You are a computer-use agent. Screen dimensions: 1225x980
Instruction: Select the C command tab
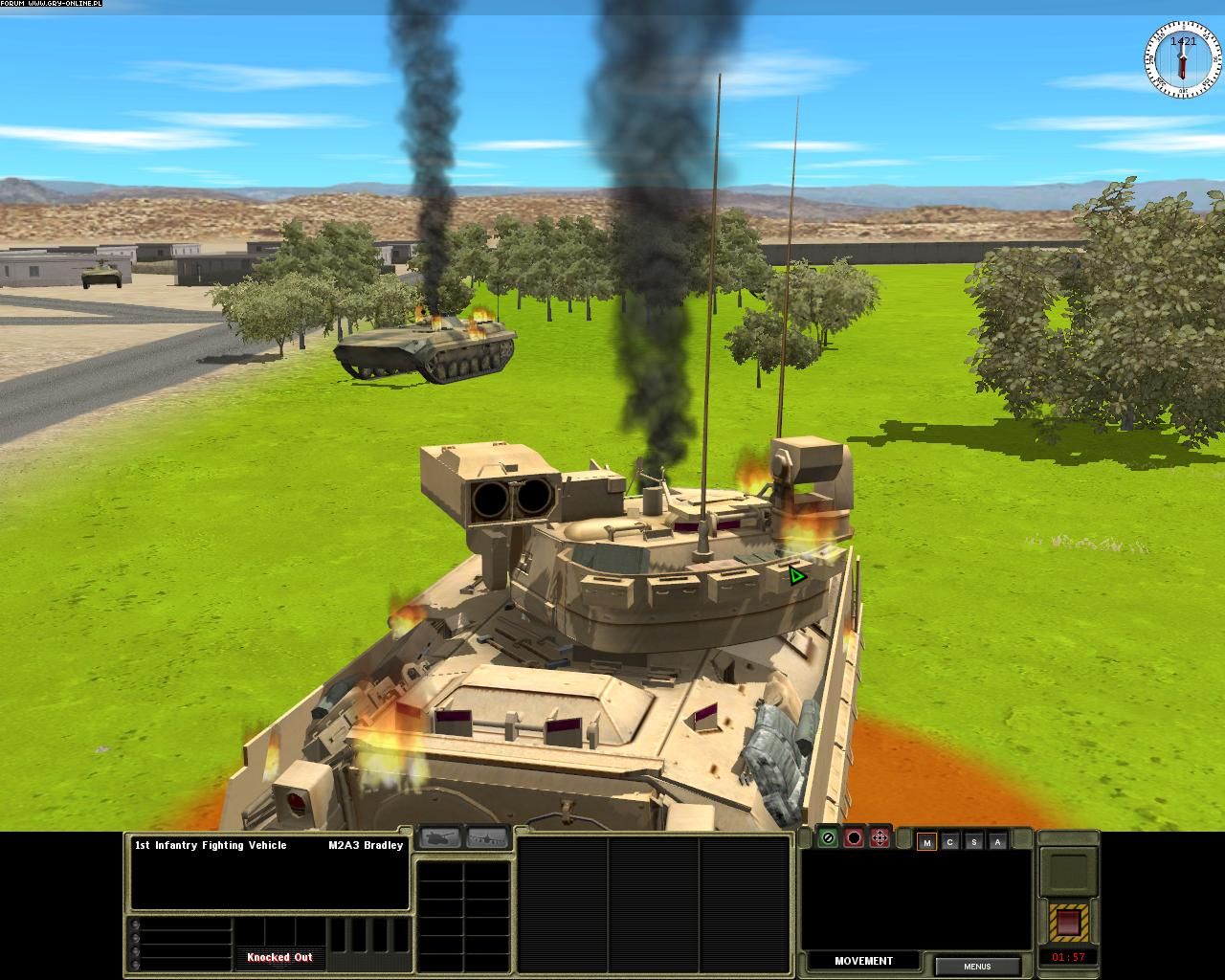(x=950, y=842)
